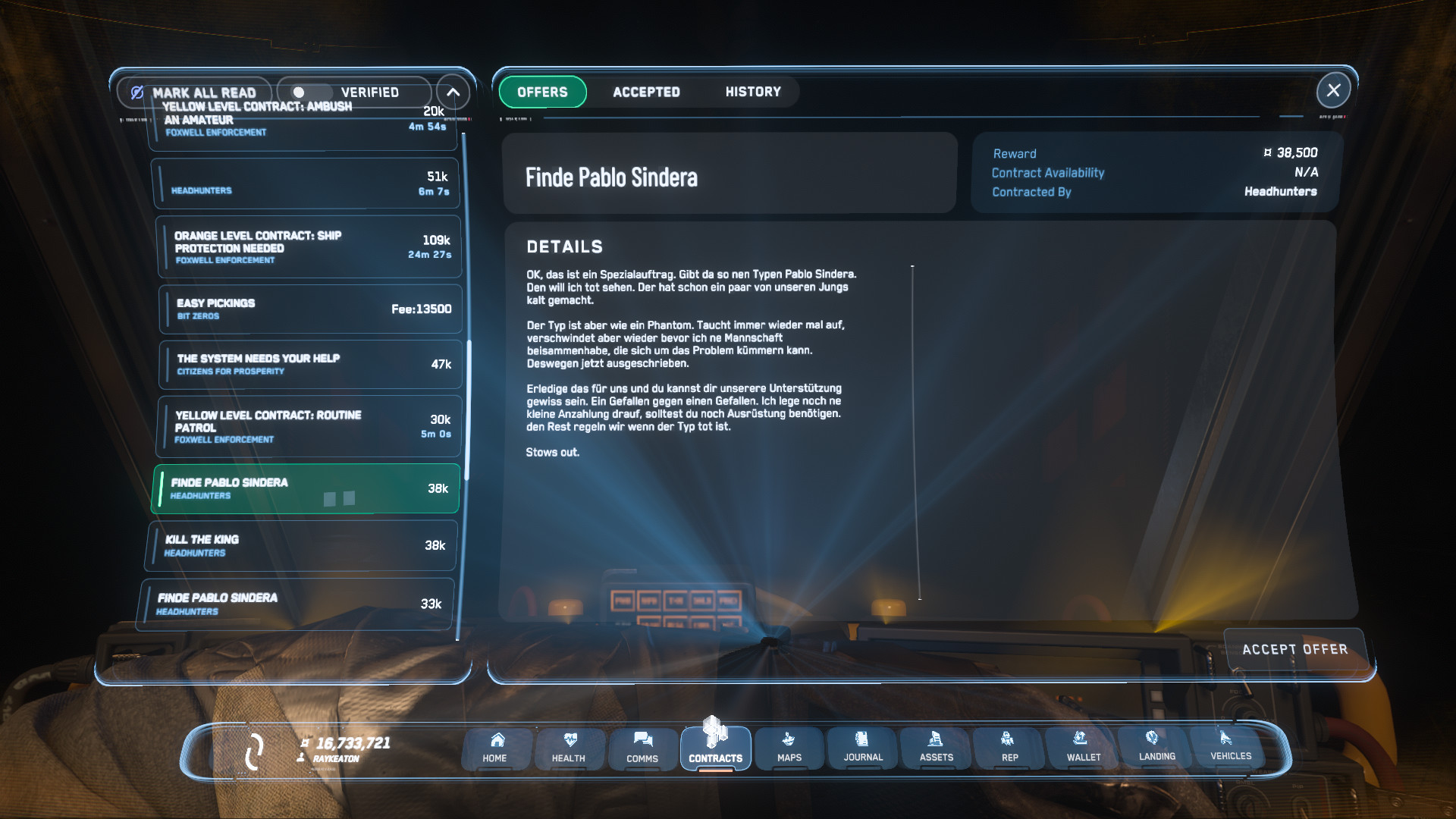Accept the Finde Pablo Sindera offer

pos(1294,649)
